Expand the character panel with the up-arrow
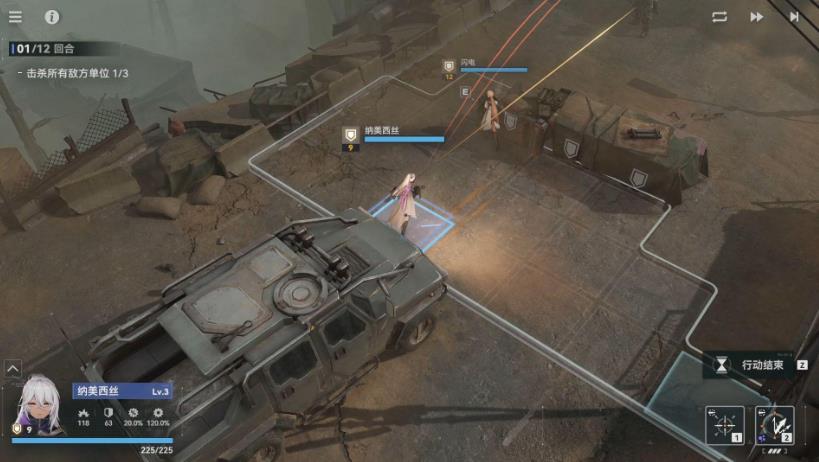Viewport: 819px width, 462px height. click(12, 369)
